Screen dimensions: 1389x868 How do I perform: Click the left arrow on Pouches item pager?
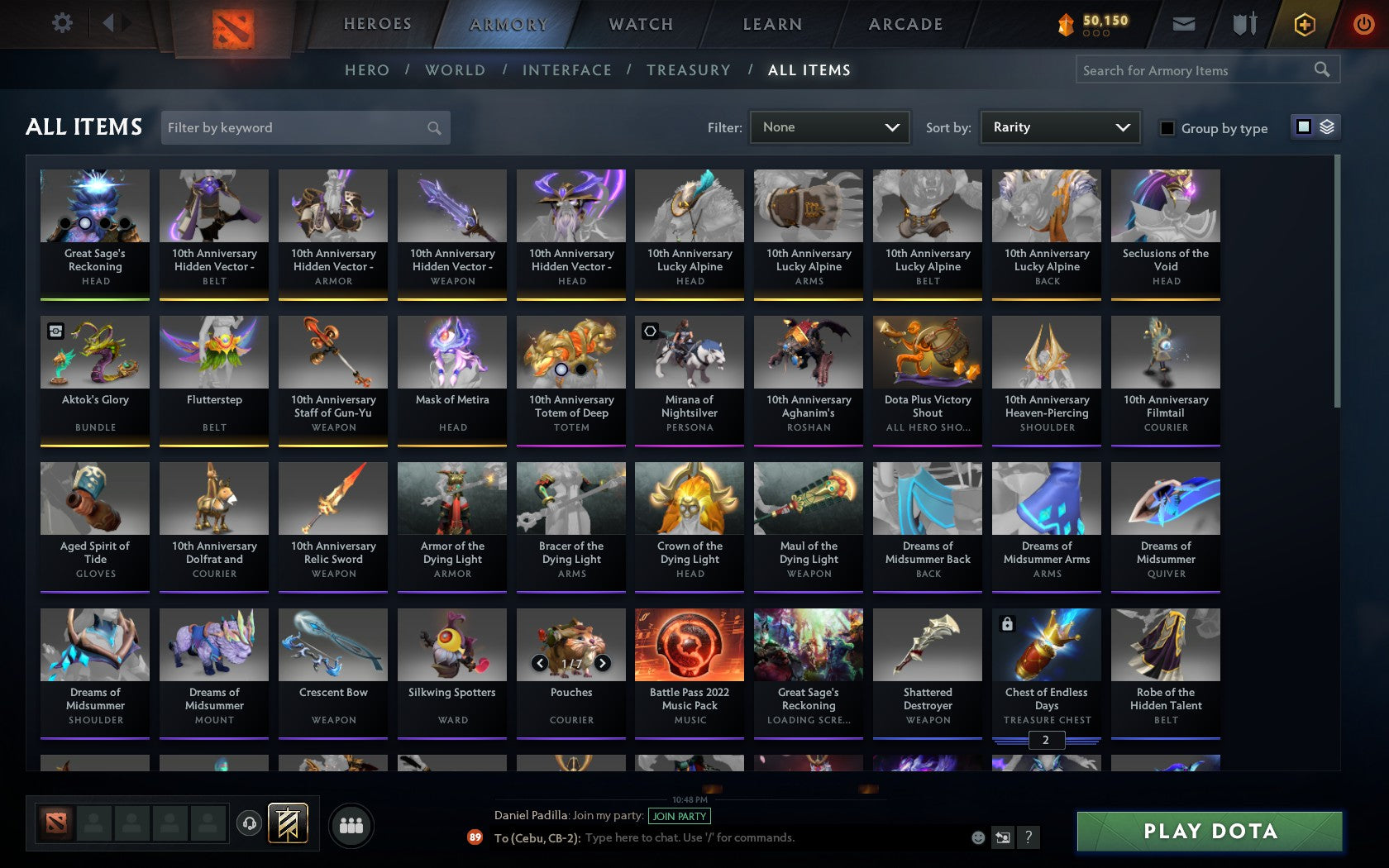[542, 662]
